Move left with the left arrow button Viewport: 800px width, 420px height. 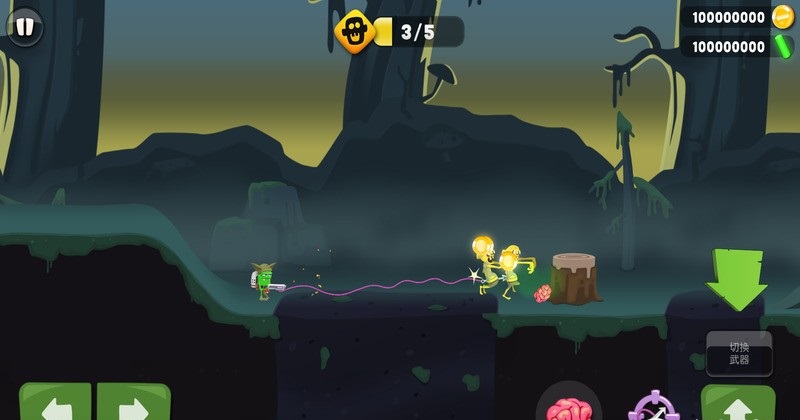tap(55, 404)
